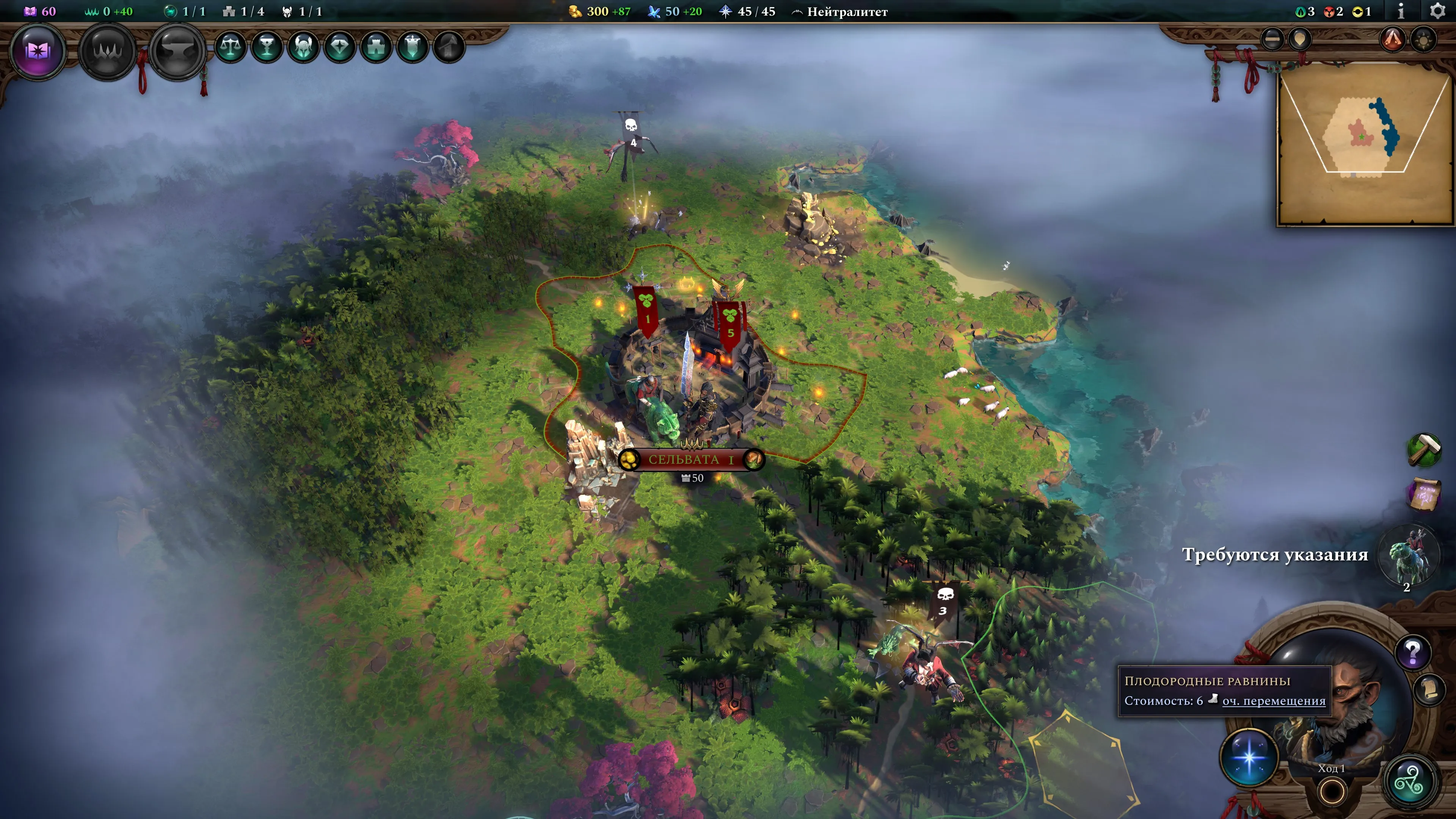End the turn with the triskelion button
Image resolution: width=1456 pixels, height=819 pixels.
click(x=1410, y=782)
